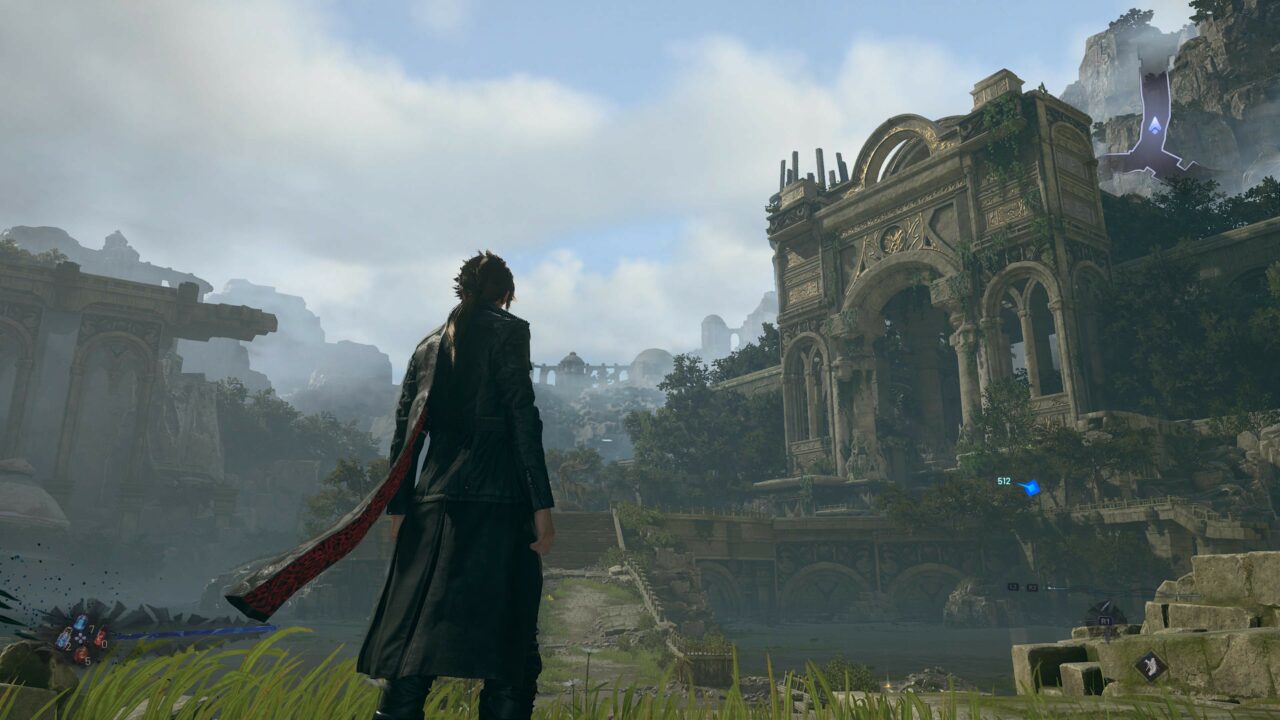The image size is (1280, 720).
Task: Select the right red potion quick item
Action: (99, 637)
